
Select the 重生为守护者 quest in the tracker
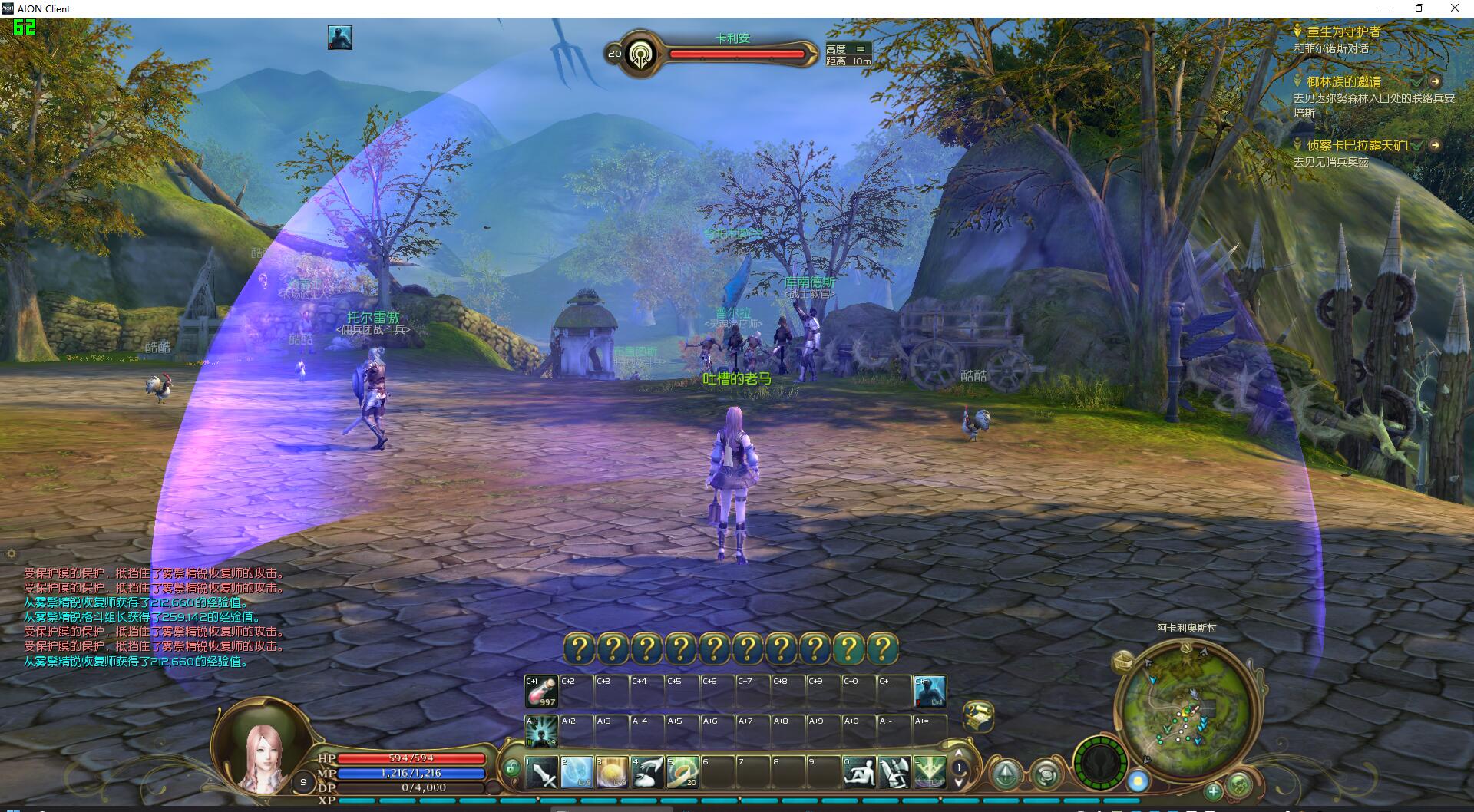(1343, 31)
